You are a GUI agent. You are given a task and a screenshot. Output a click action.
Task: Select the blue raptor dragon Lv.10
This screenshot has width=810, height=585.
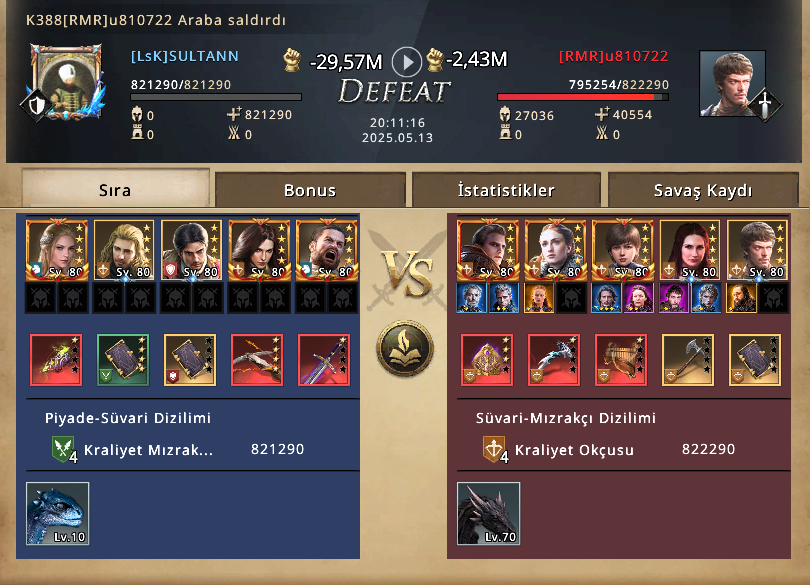pyautogui.click(x=58, y=514)
